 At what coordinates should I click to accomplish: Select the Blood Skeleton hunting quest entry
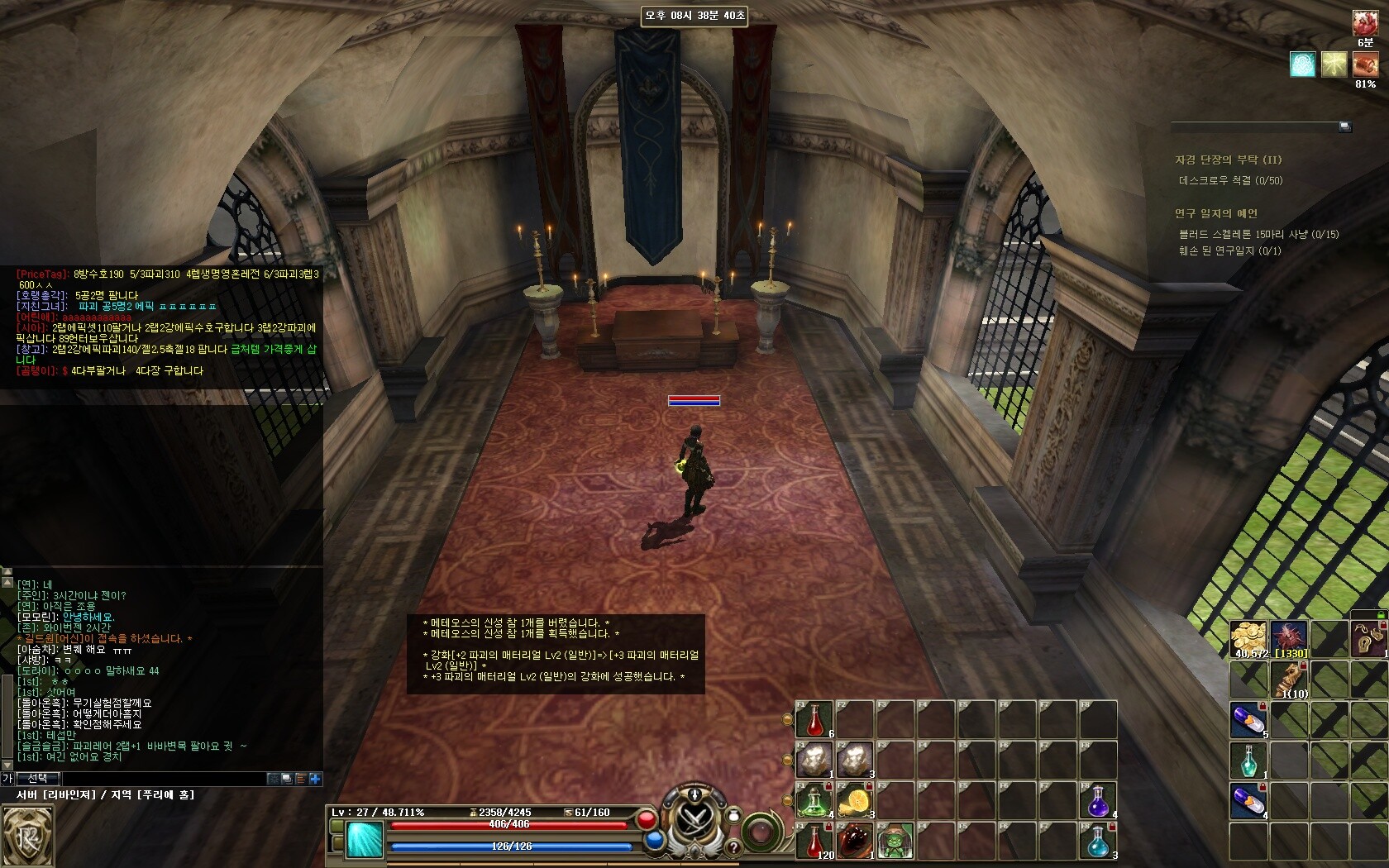[1258, 234]
